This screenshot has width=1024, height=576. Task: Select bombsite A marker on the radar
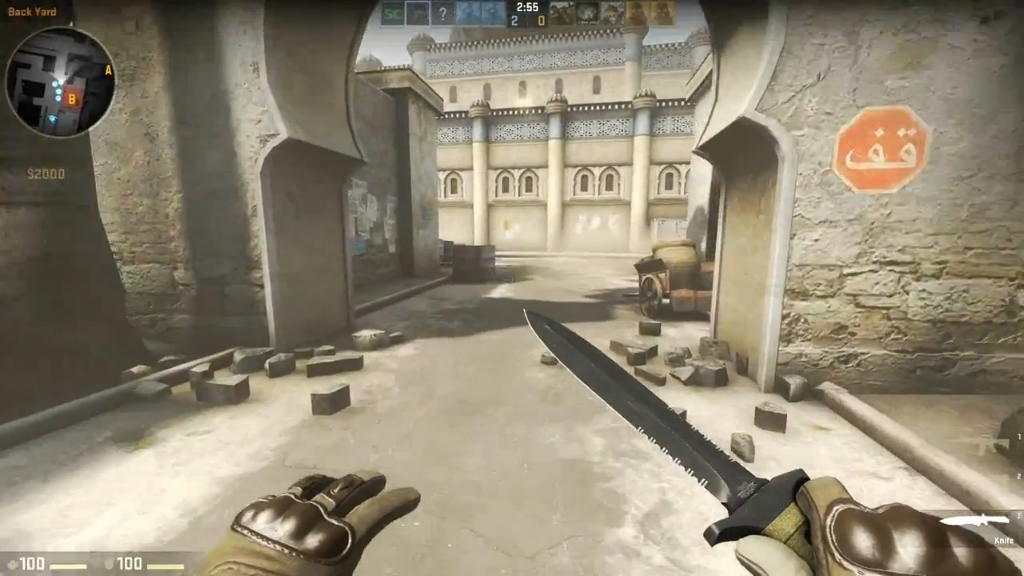(107, 70)
